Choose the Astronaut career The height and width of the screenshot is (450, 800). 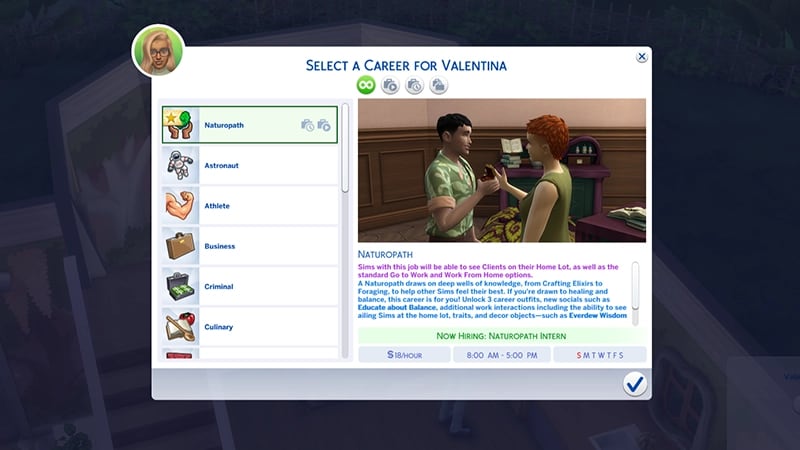pyautogui.click(x=250, y=165)
